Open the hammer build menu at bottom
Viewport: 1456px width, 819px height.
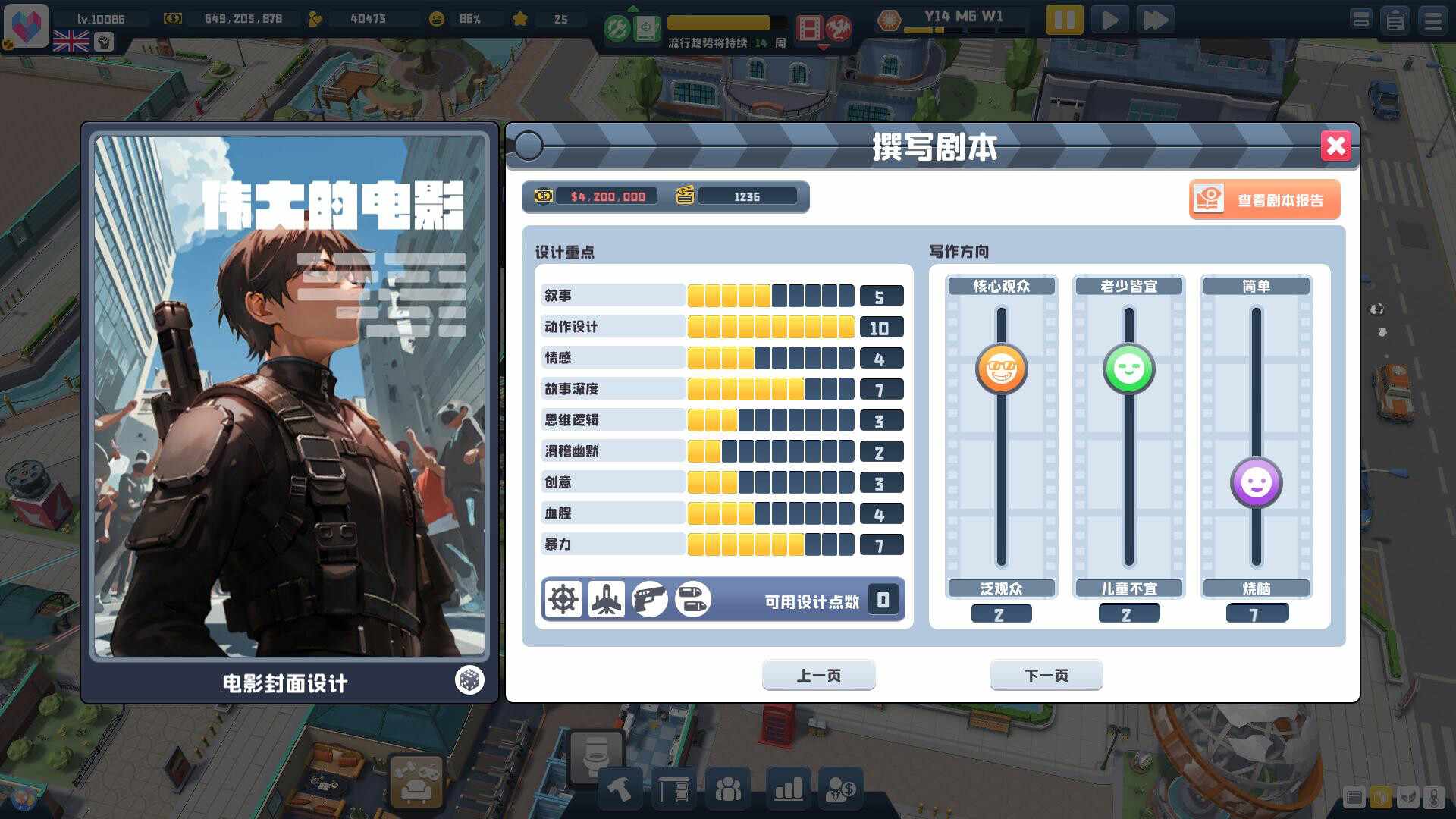click(x=618, y=789)
